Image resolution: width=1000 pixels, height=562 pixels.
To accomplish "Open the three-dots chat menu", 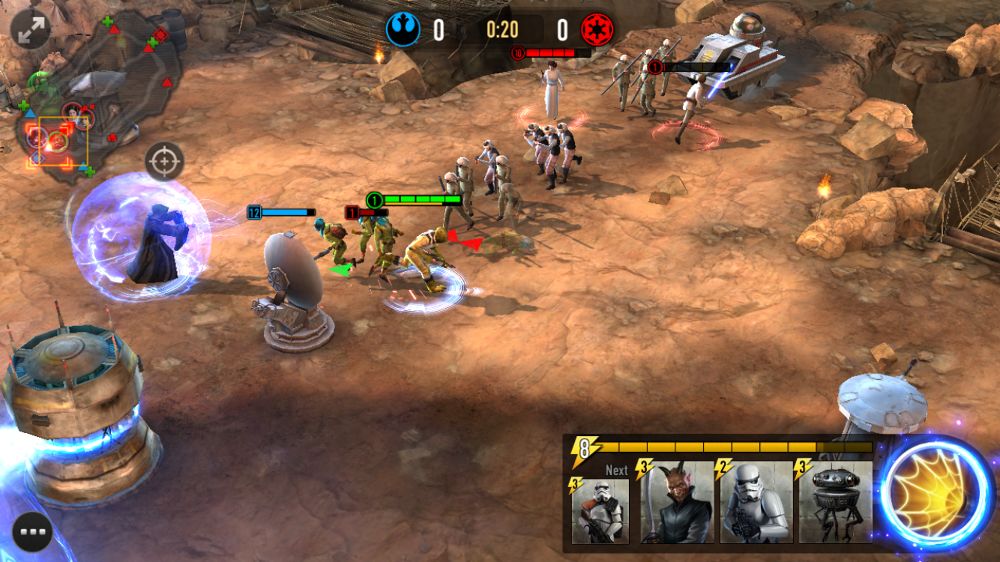I will coord(33,532).
